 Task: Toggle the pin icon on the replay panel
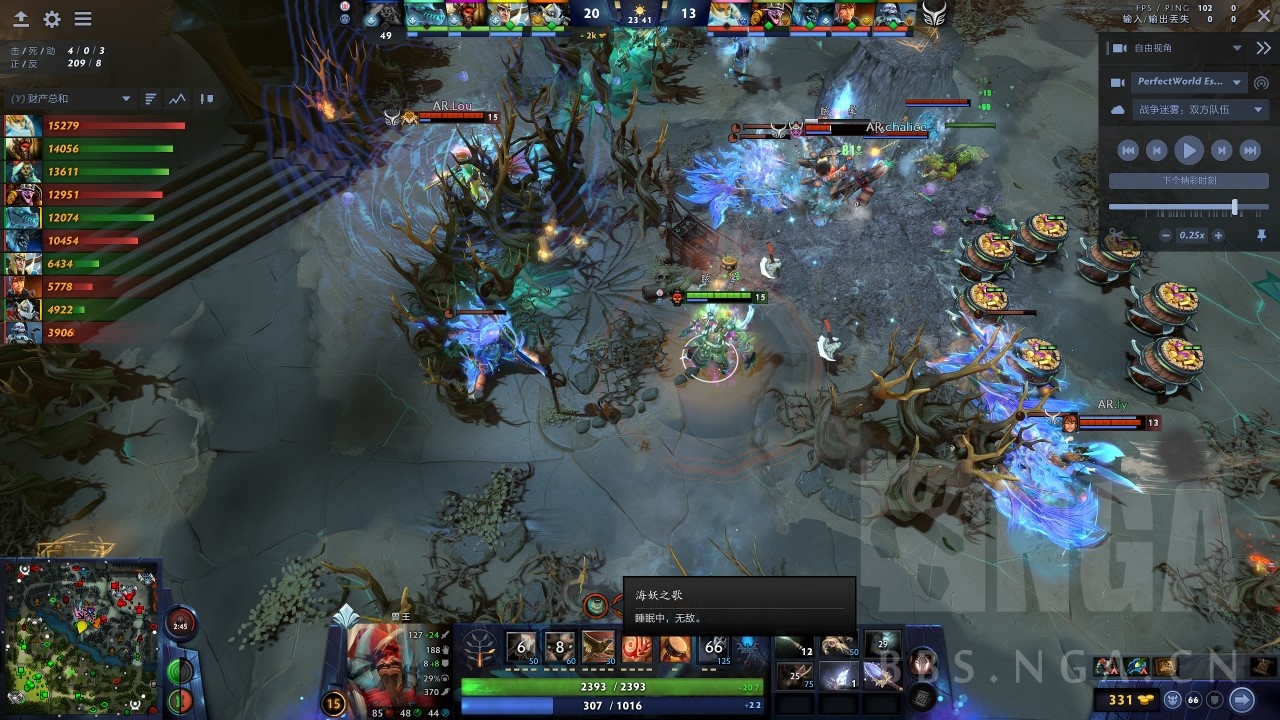tap(1262, 234)
